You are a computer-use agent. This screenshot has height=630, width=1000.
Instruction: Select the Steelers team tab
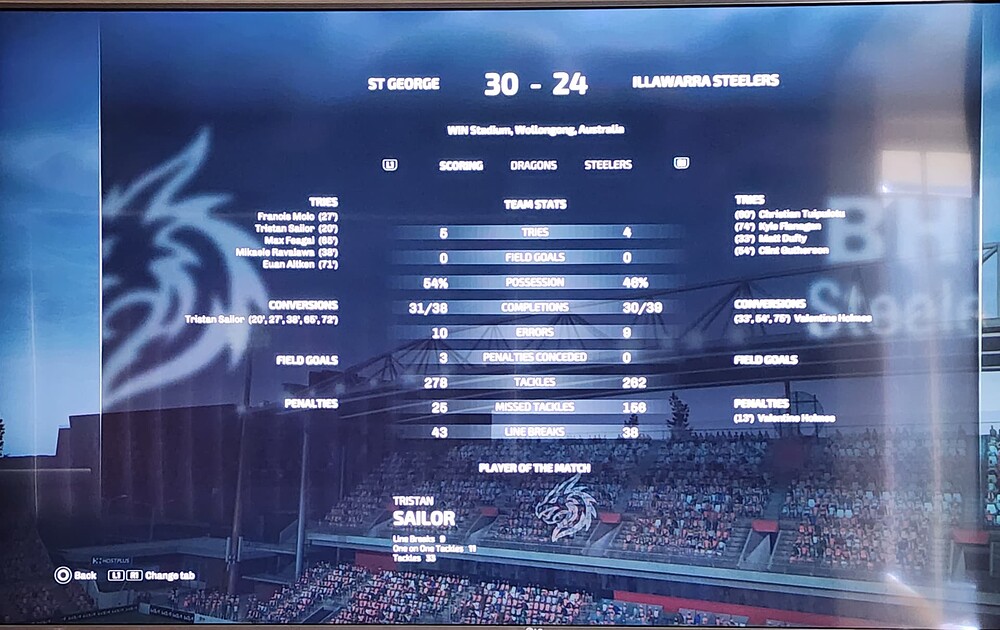coord(608,165)
